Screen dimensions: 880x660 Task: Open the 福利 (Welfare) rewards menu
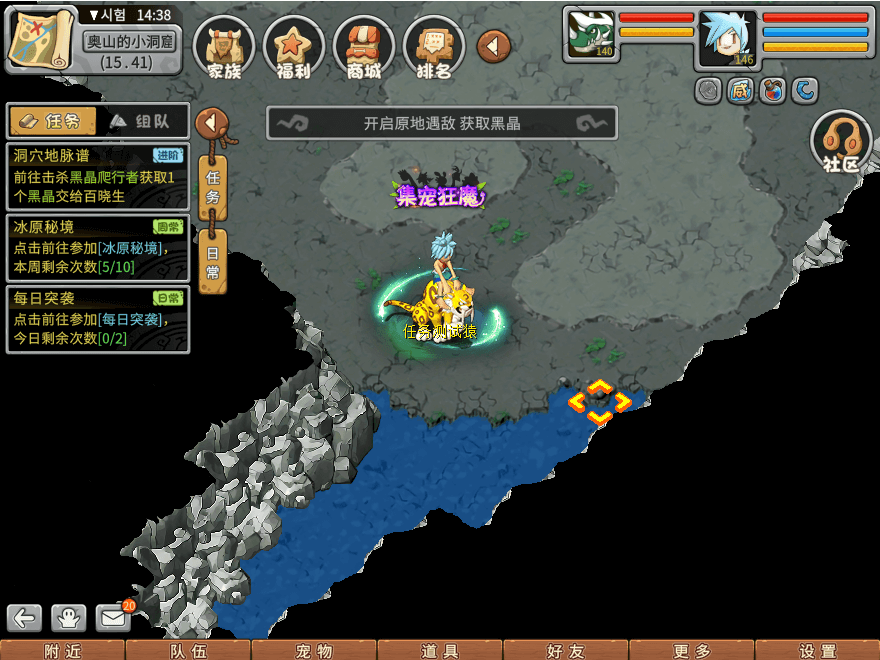point(293,47)
